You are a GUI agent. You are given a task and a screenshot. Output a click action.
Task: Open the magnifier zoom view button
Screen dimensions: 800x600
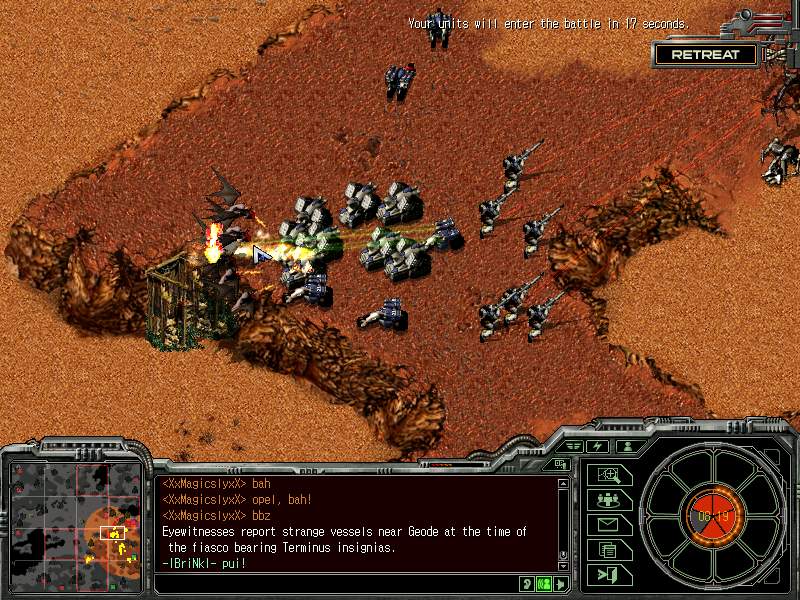607,476
